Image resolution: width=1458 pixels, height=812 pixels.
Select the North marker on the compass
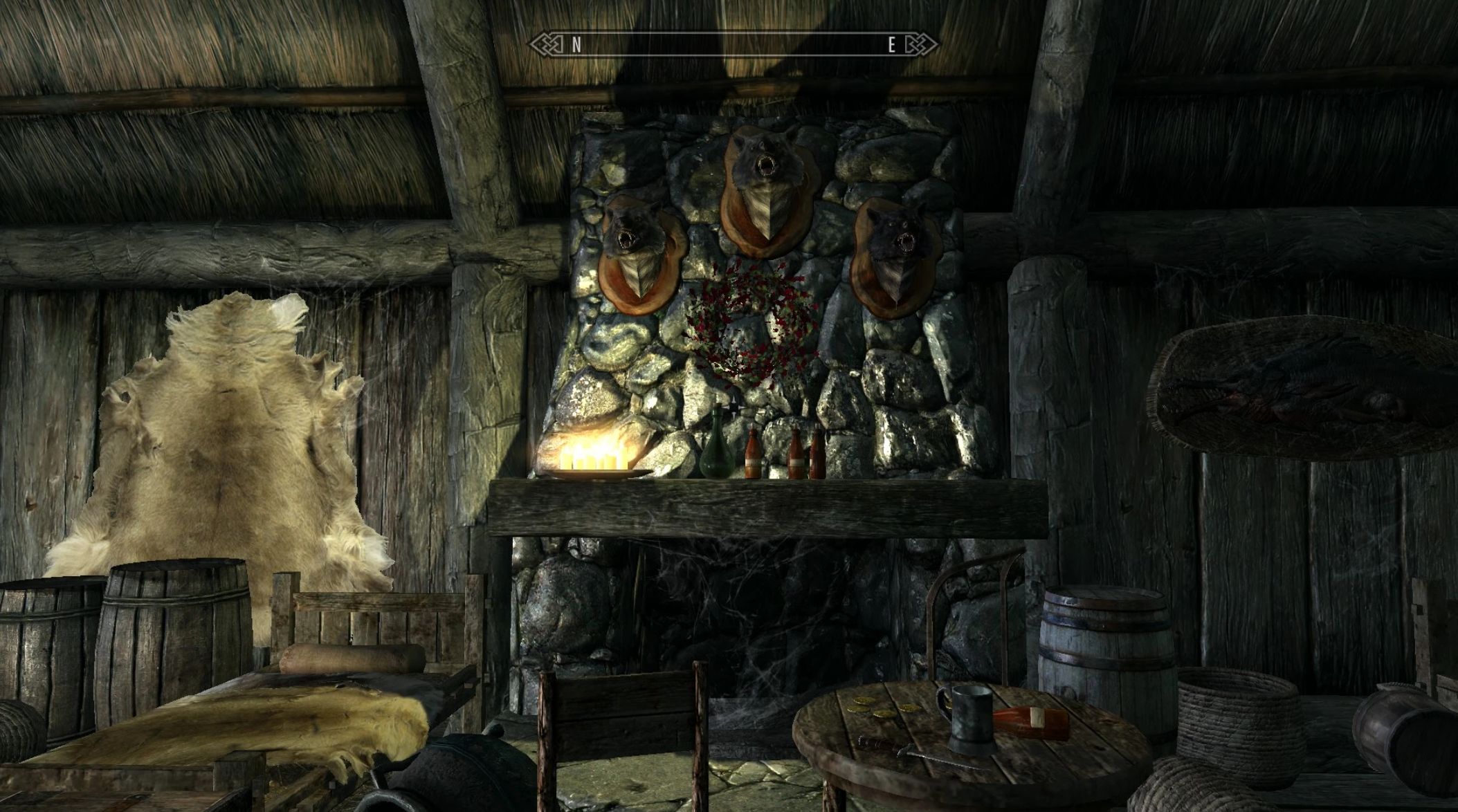point(576,46)
